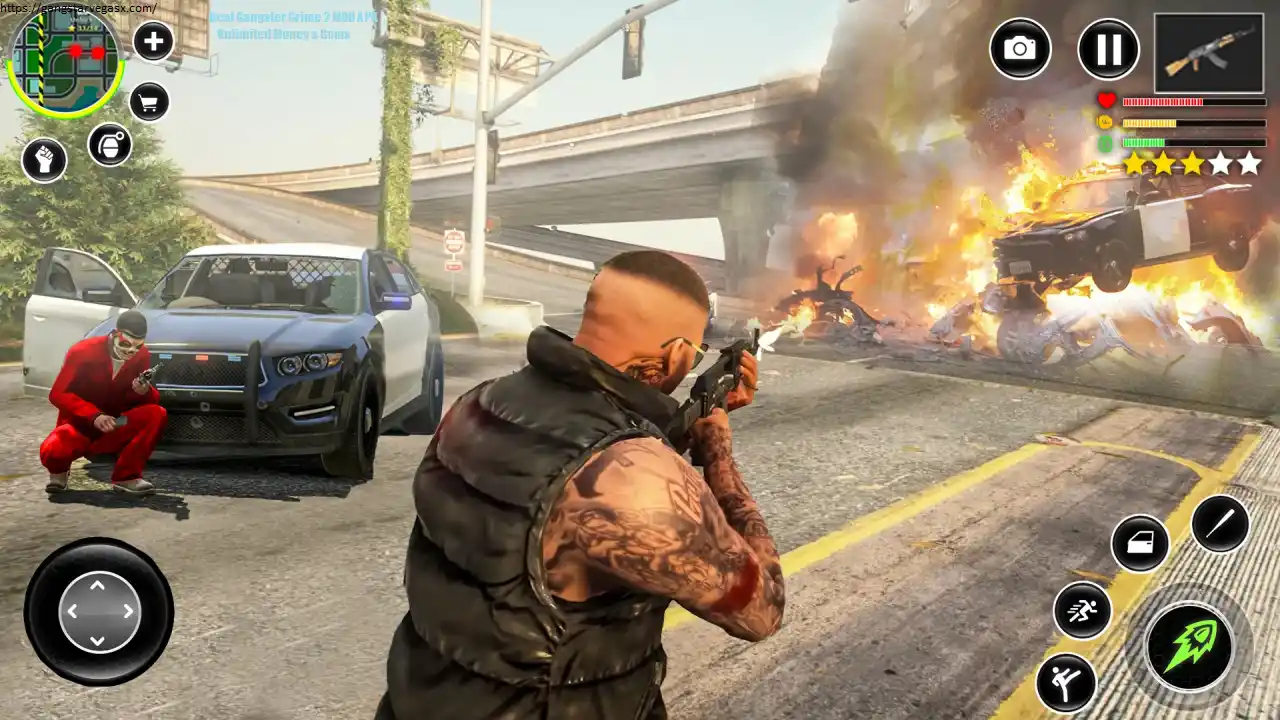The height and width of the screenshot is (720, 1280).
Task: Tap the coin icon beside the money bar
Action: coord(1106,122)
